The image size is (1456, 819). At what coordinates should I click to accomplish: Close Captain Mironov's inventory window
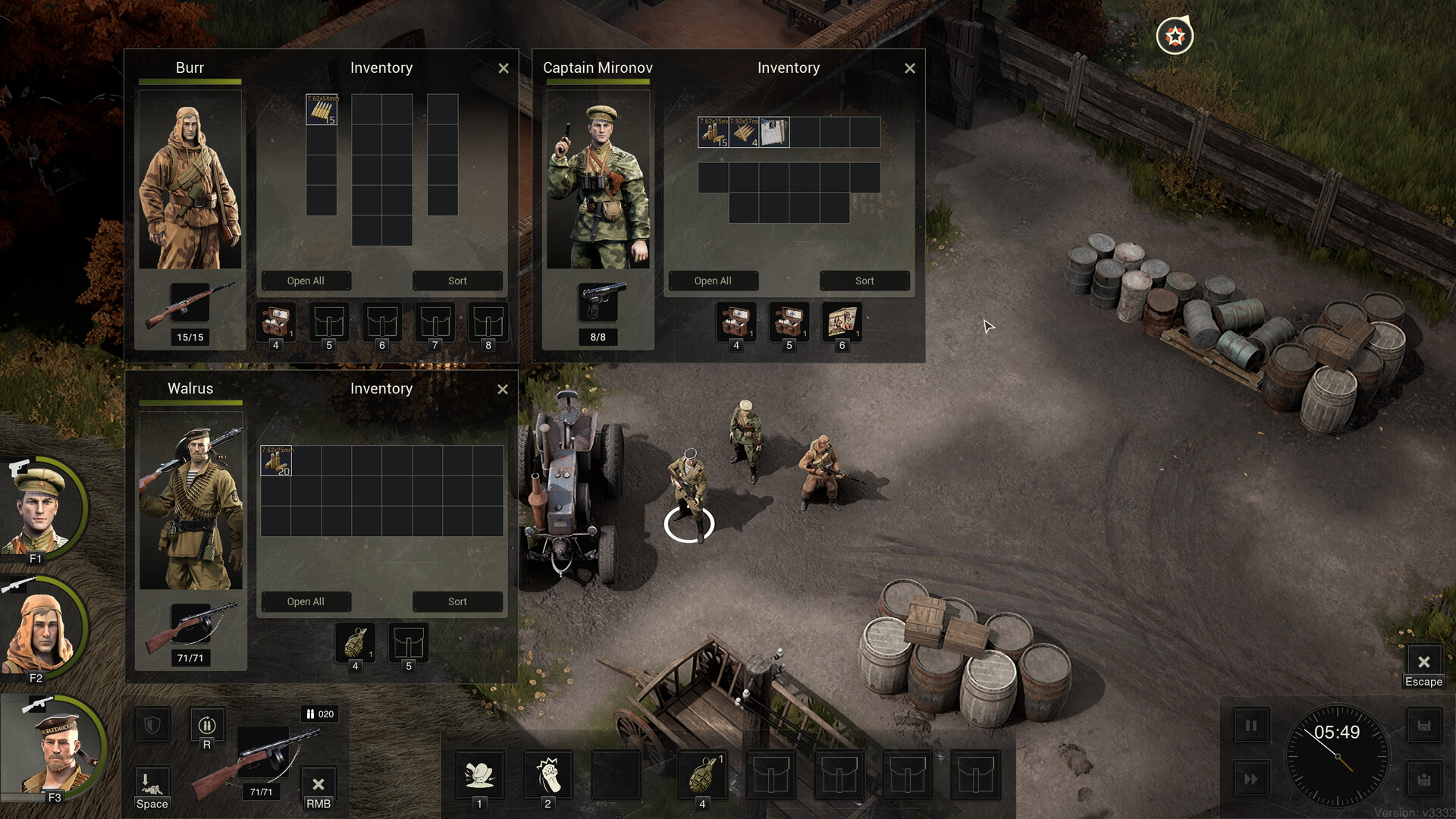(x=910, y=68)
